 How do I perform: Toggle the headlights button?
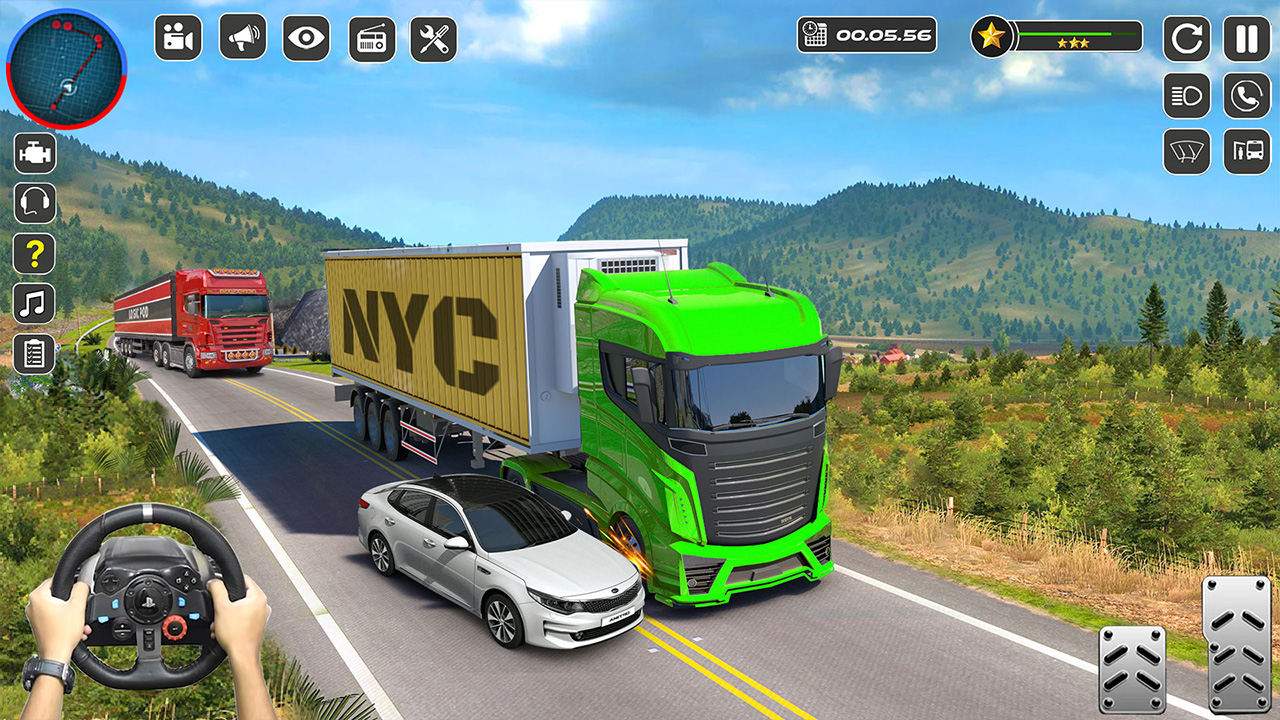(x=1186, y=96)
